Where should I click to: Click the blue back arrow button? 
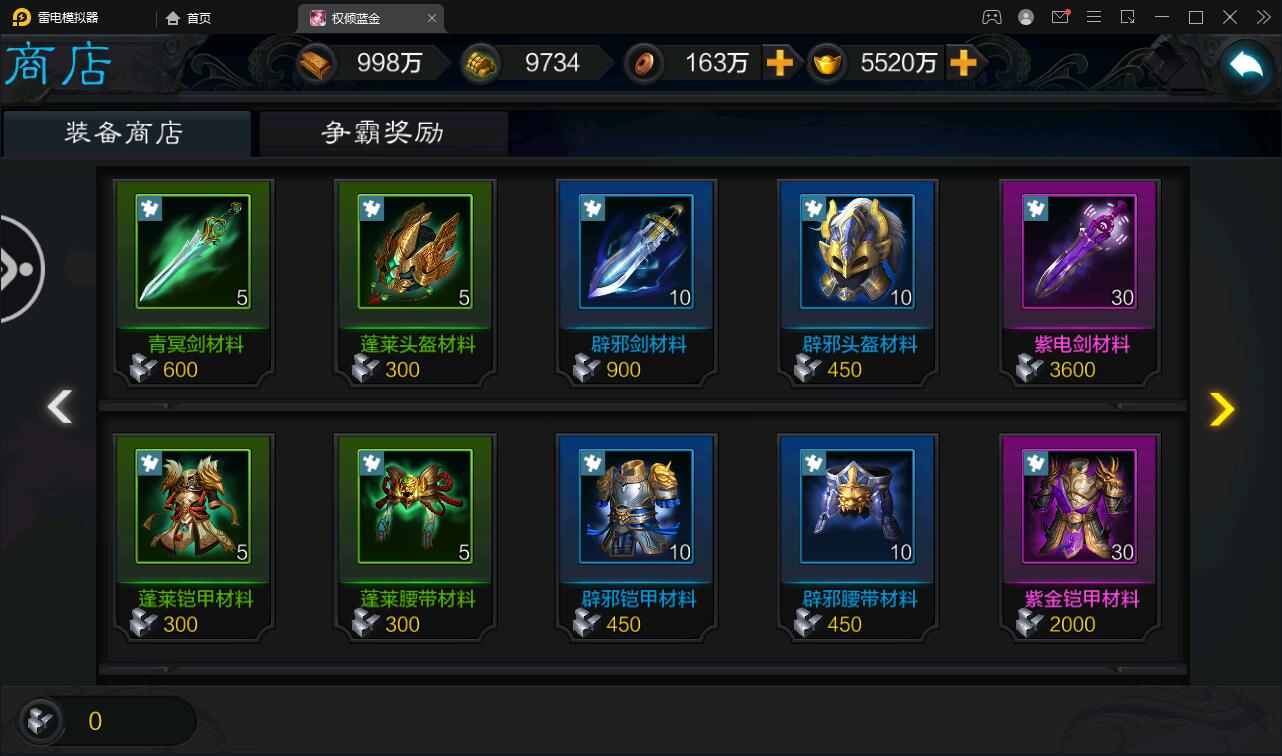click(x=1246, y=66)
